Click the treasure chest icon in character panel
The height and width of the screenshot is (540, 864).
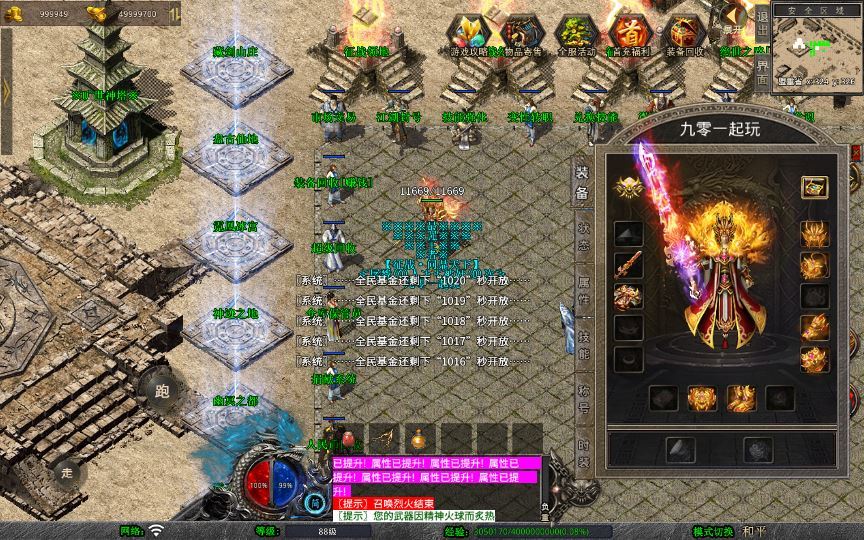coord(814,187)
